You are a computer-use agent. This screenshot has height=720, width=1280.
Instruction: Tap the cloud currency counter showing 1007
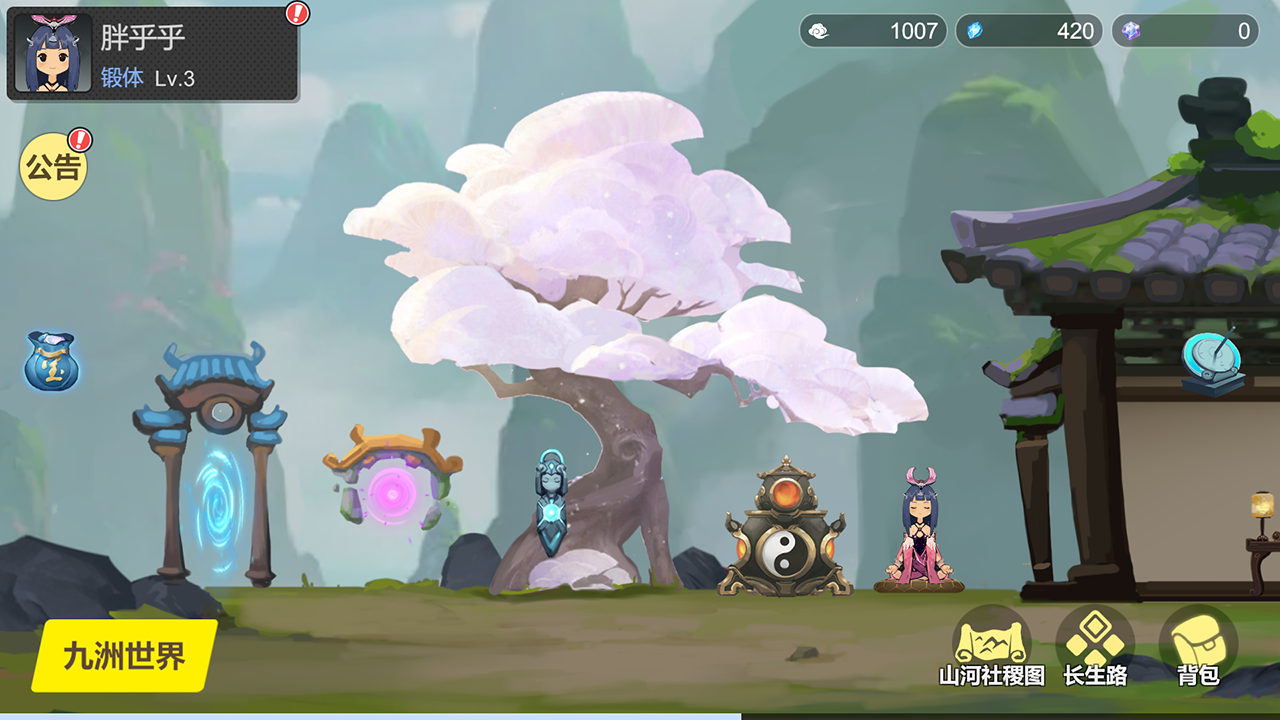(x=873, y=31)
